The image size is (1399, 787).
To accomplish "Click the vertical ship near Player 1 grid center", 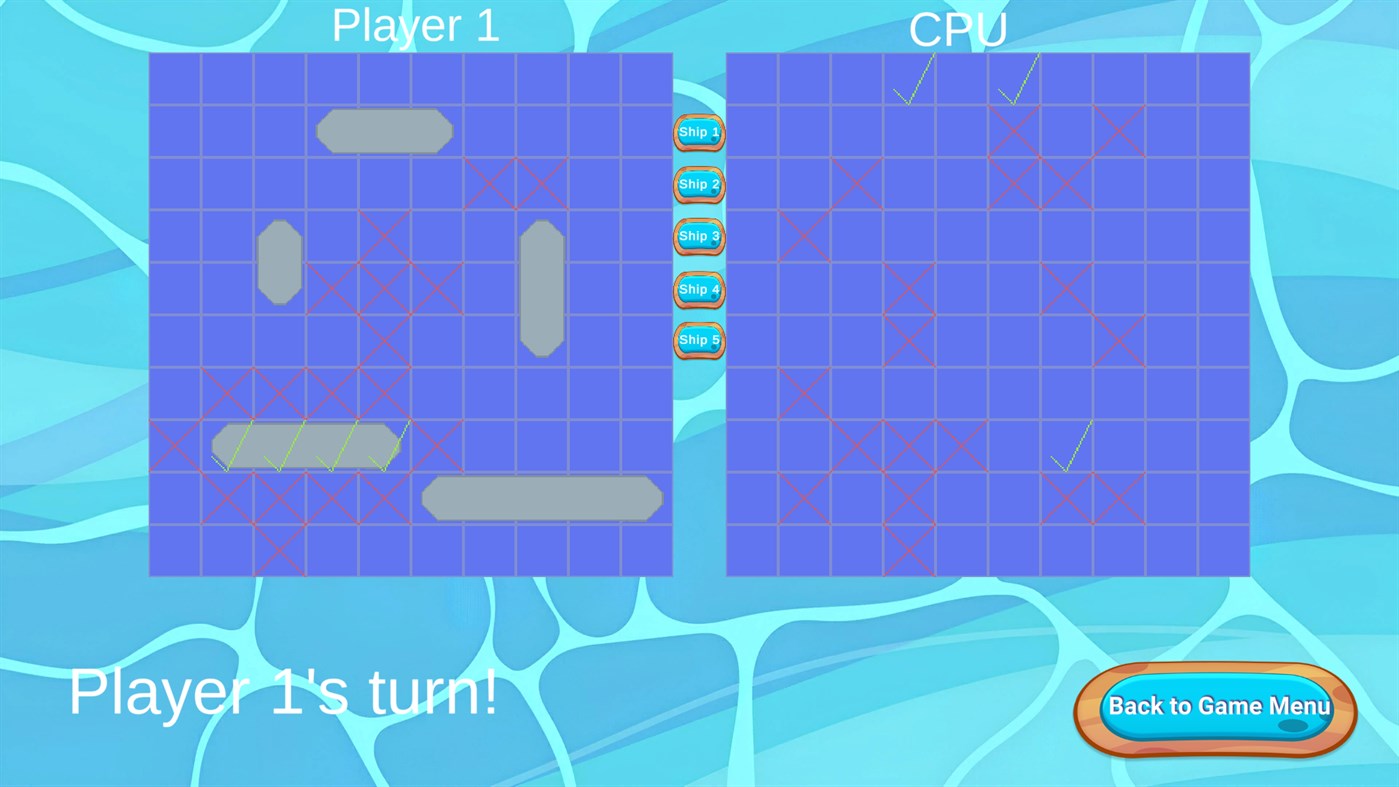I will (x=542, y=287).
